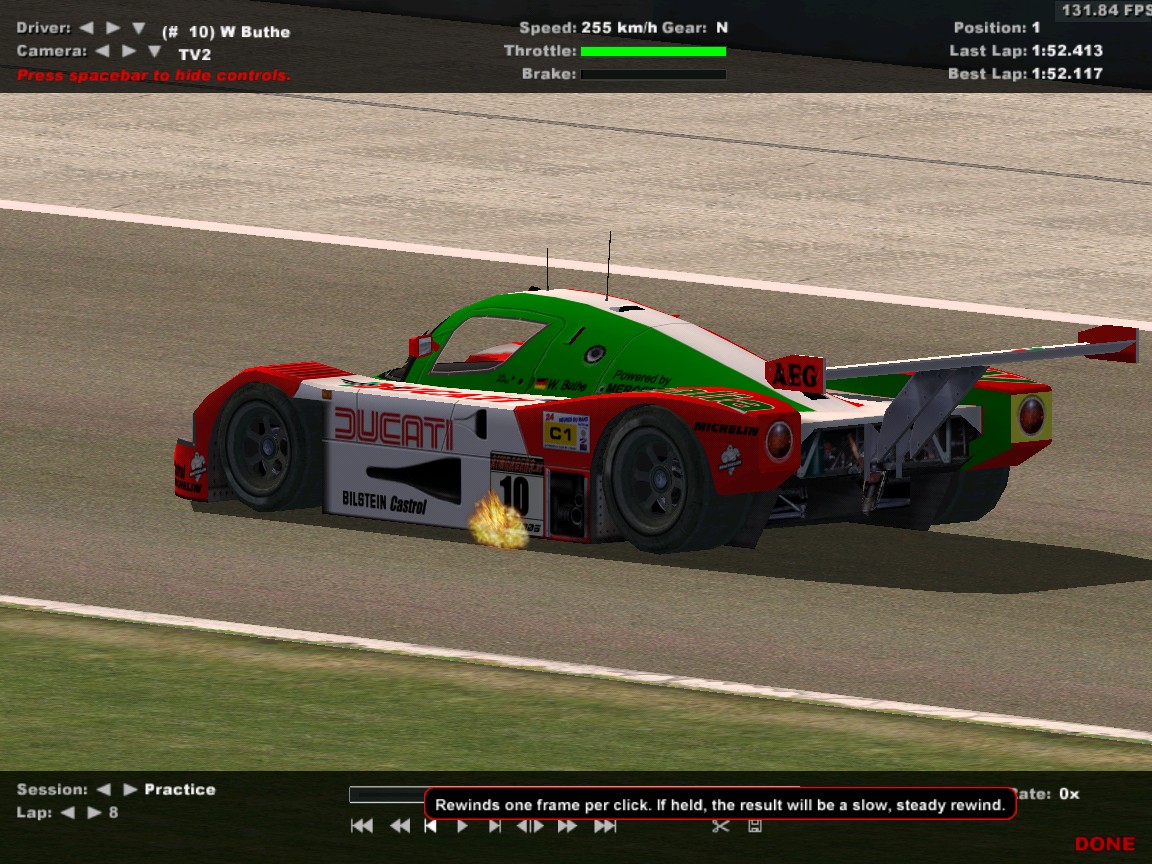Switch to the next driver
This screenshot has width=1152, height=864.
pos(112,28)
